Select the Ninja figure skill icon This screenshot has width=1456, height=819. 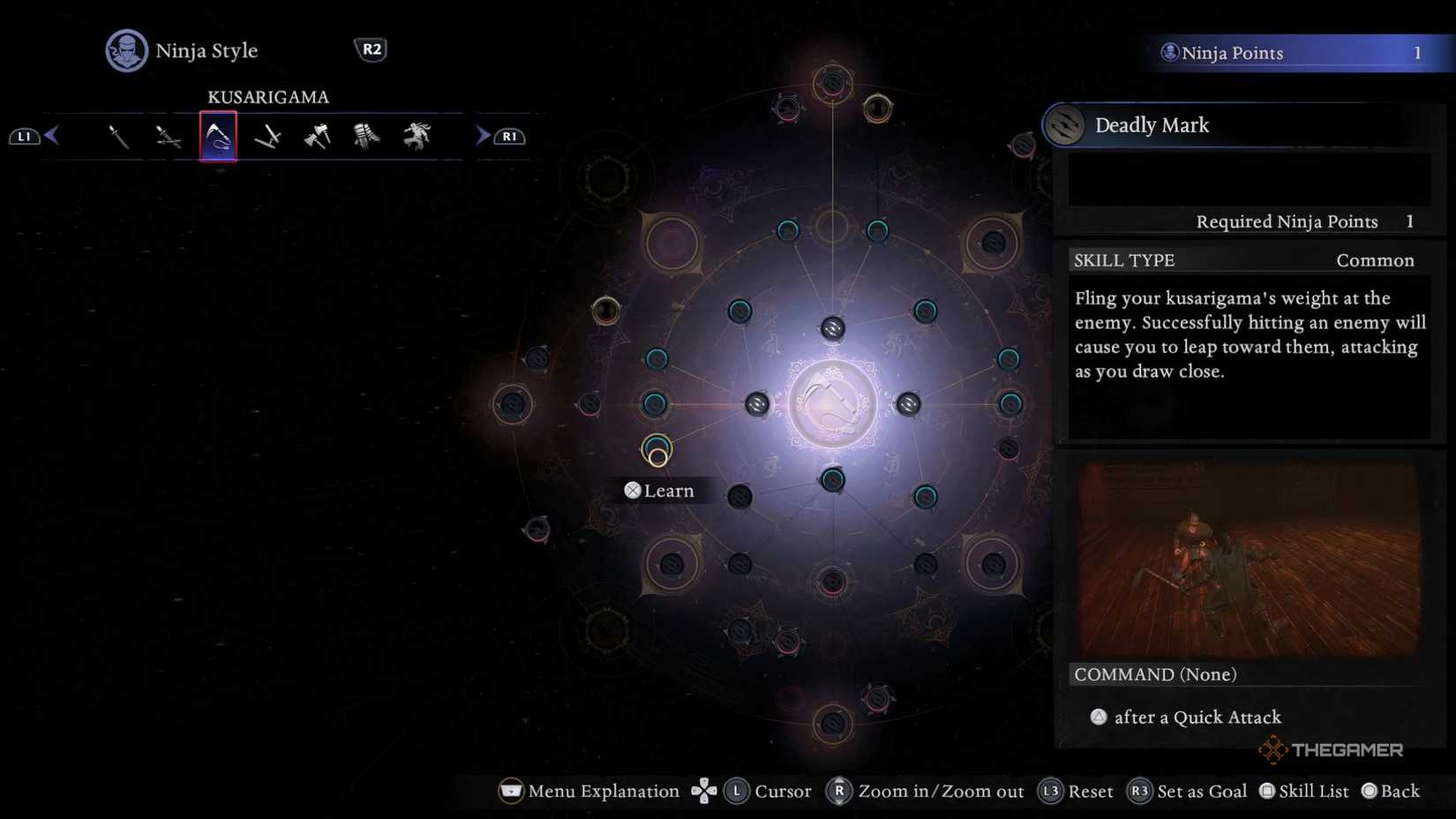(x=415, y=135)
